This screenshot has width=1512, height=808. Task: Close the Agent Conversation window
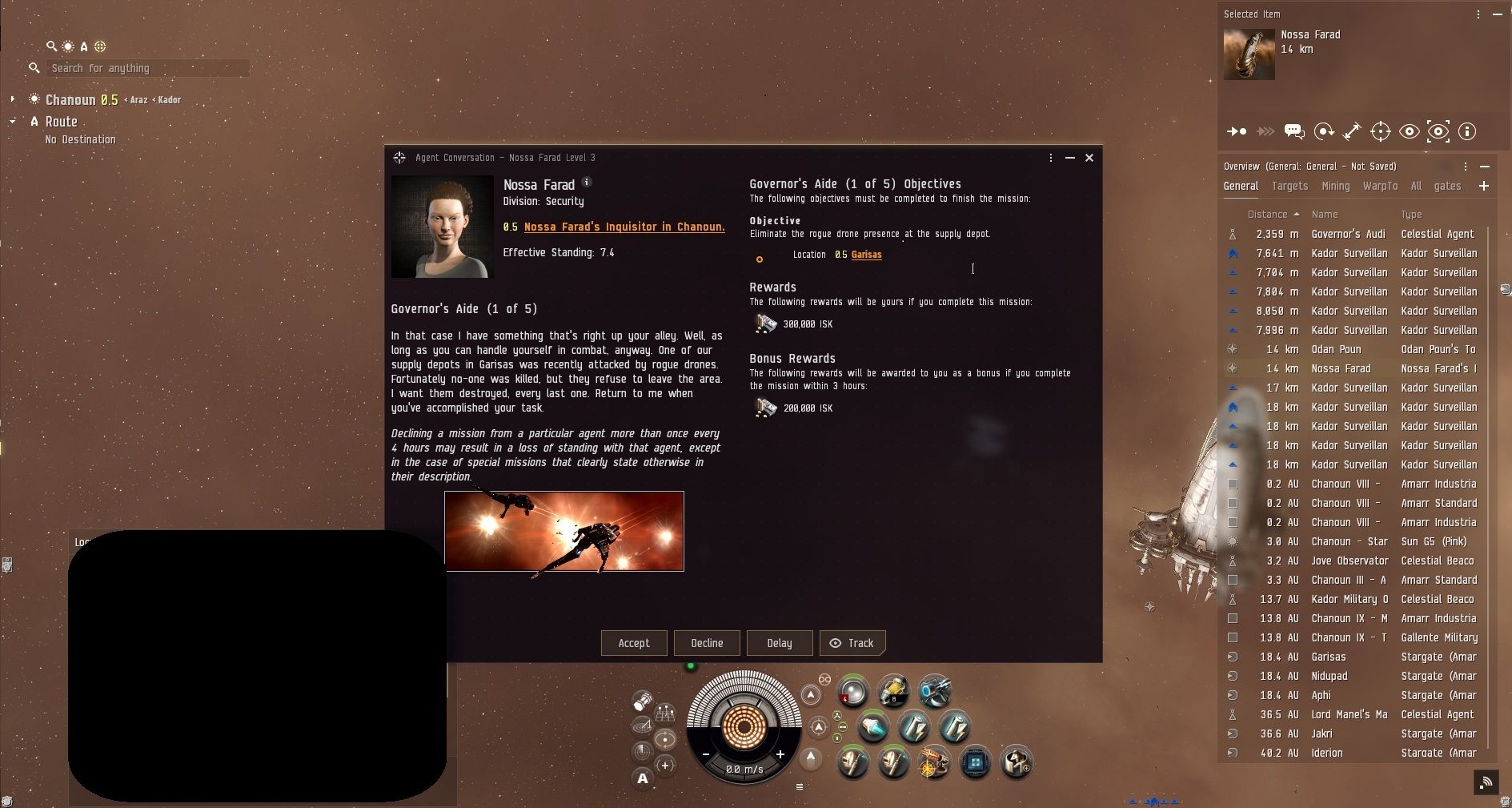(1089, 158)
